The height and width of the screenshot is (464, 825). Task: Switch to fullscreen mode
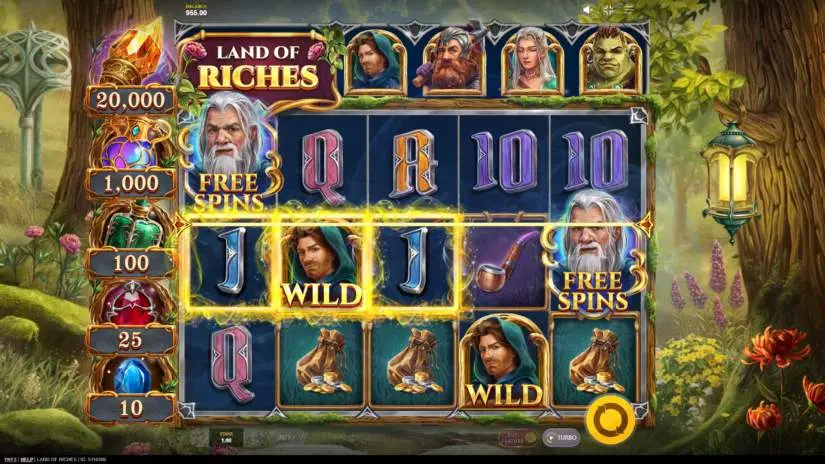coord(609,9)
